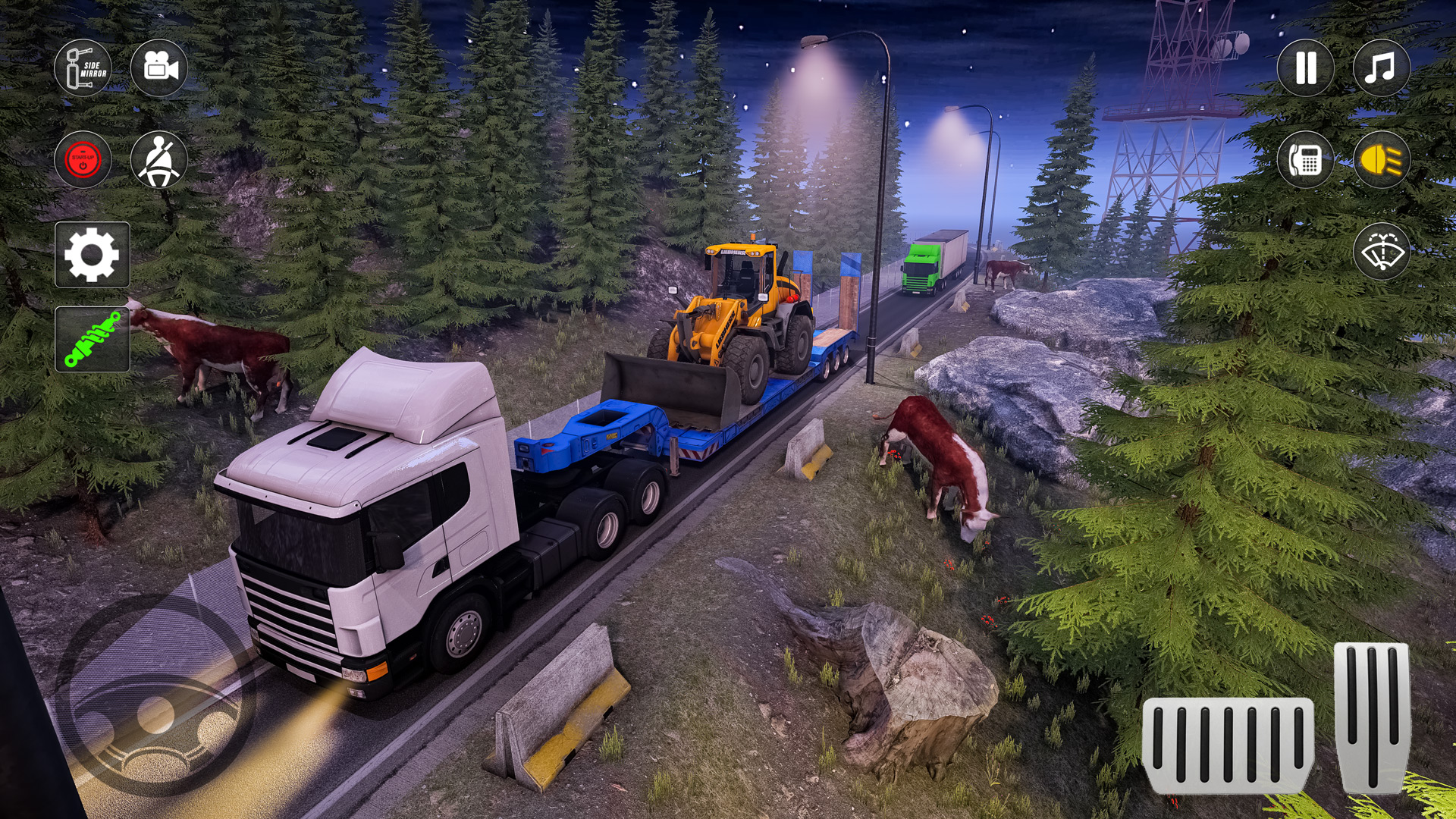Open the settings gear menu
Screen dimensions: 1456x819
(91, 256)
